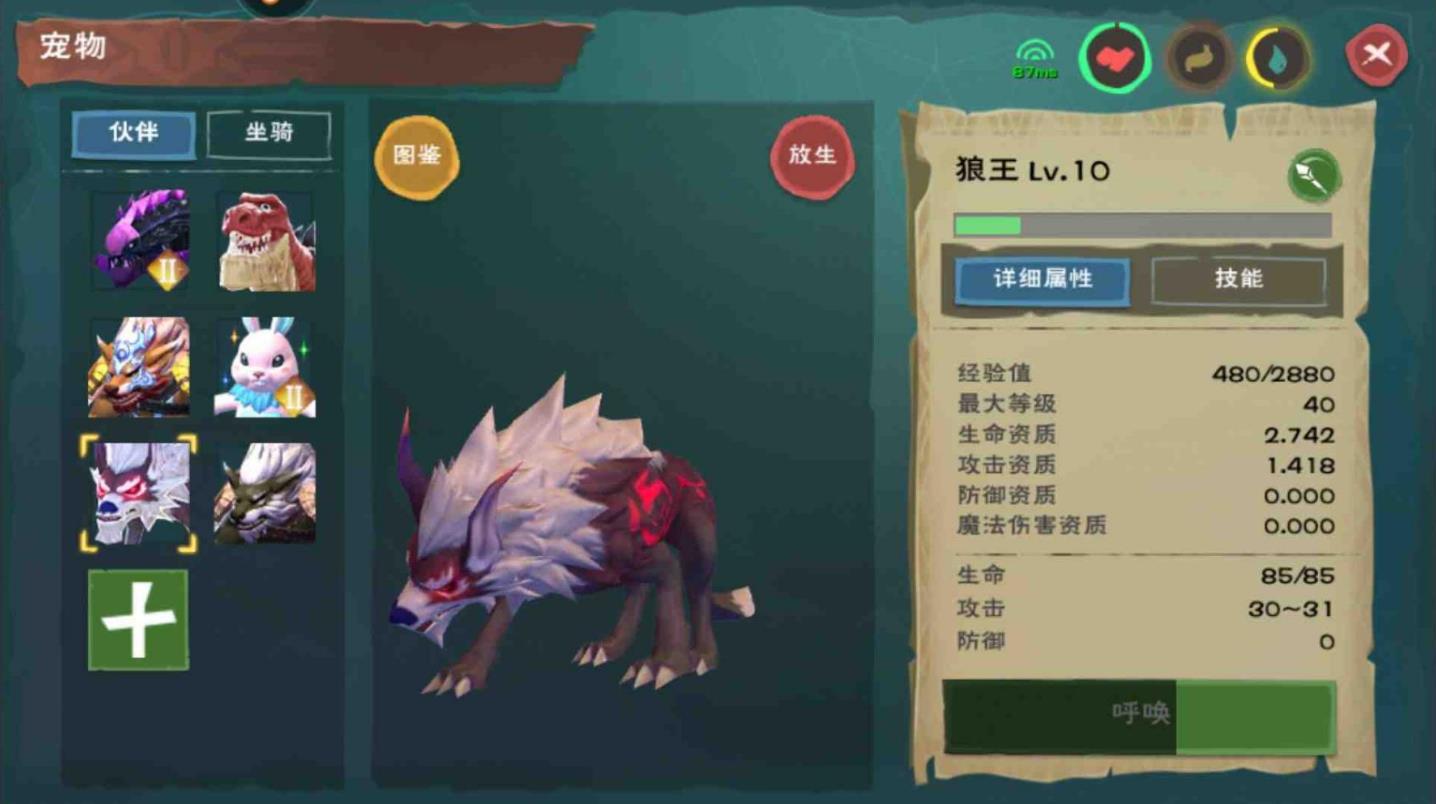Select the white rabbit pet thumbnail

tap(267, 365)
